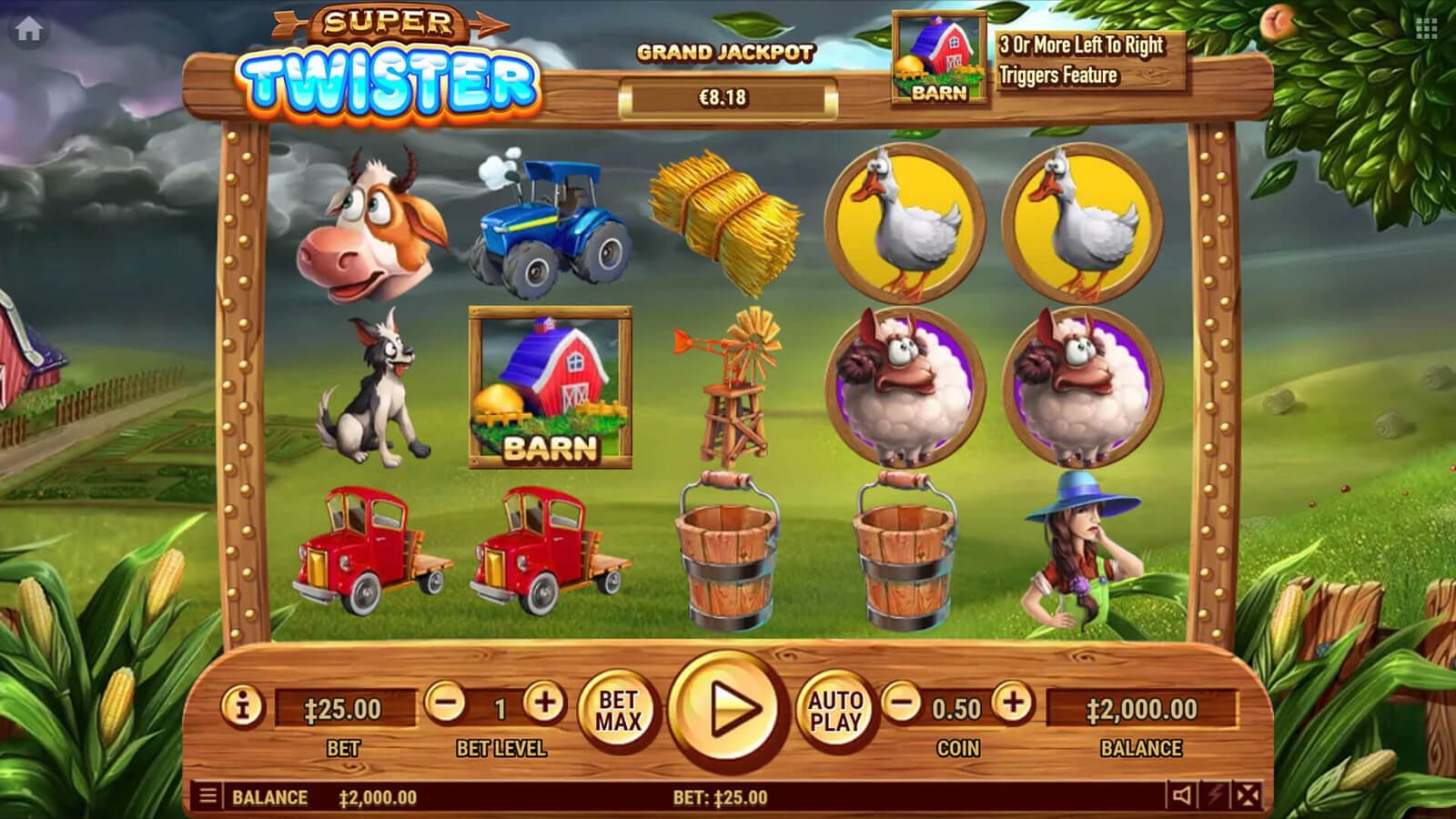Open the Auto Play options
This screenshot has height=819, width=1456.
pos(835,711)
